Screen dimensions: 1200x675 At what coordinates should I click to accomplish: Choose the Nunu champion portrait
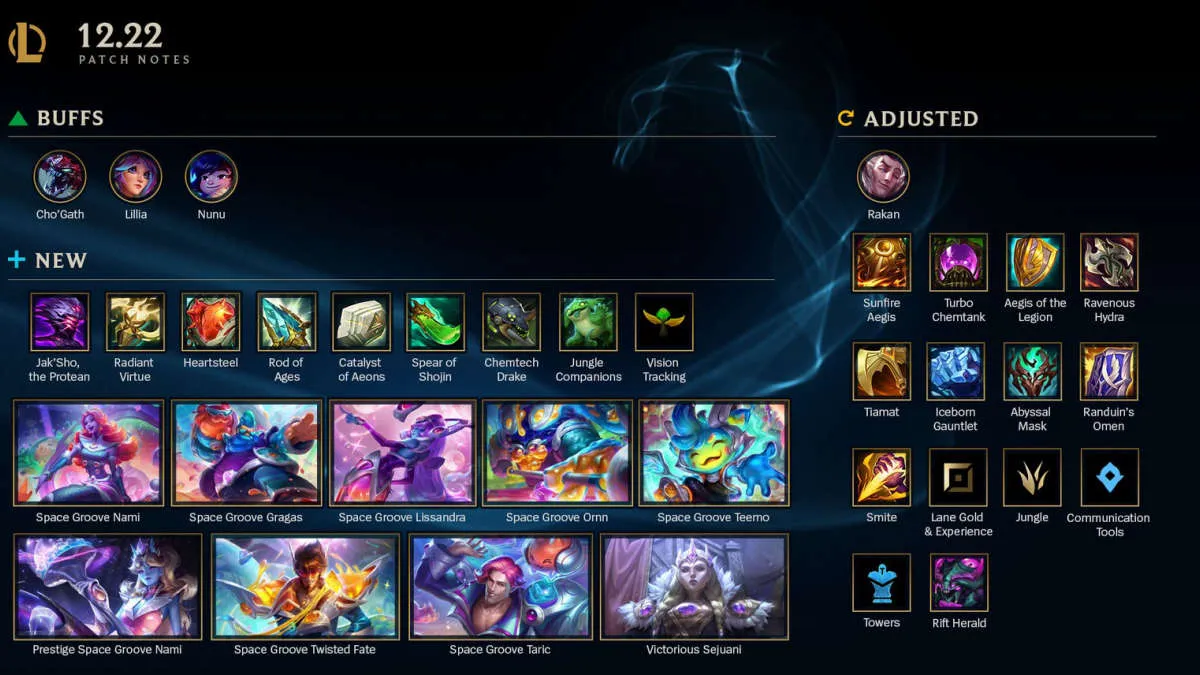point(211,177)
